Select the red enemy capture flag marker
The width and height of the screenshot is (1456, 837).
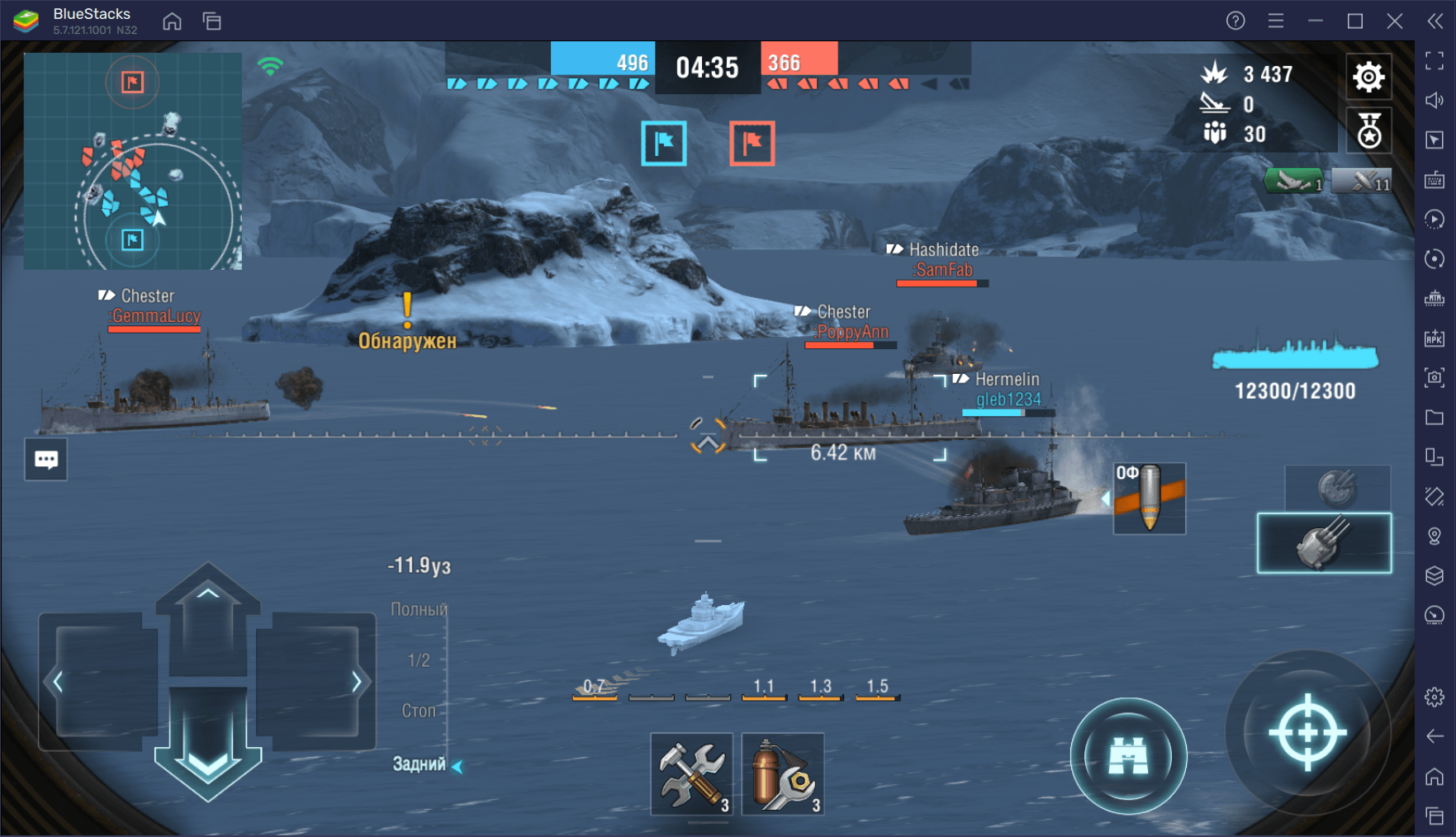pos(752,143)
